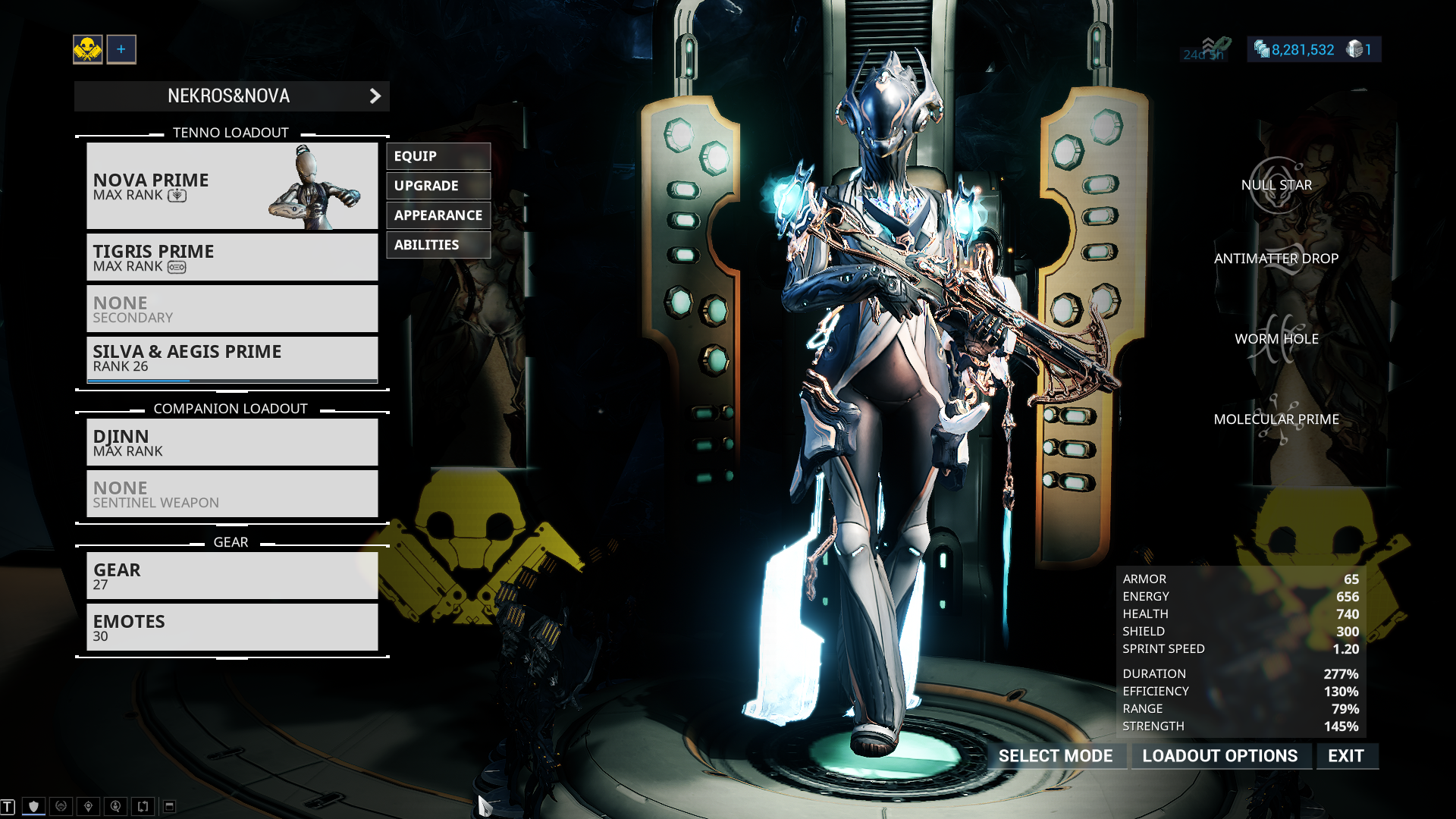1456x819 pixels.
Task: Select the empty Secondary weapon slot
Action: [x=231, y=309]
